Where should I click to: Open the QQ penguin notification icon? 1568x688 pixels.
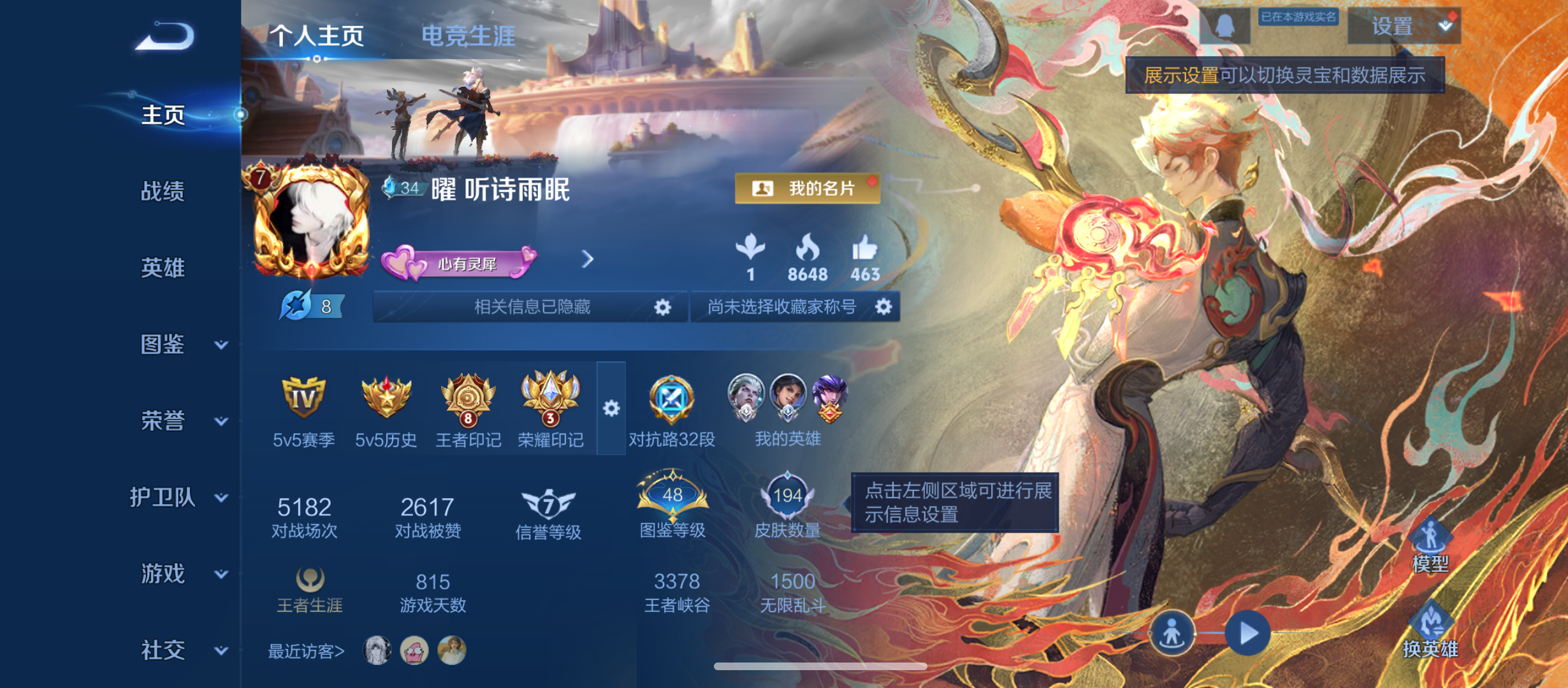click(x=1224, y=27)
